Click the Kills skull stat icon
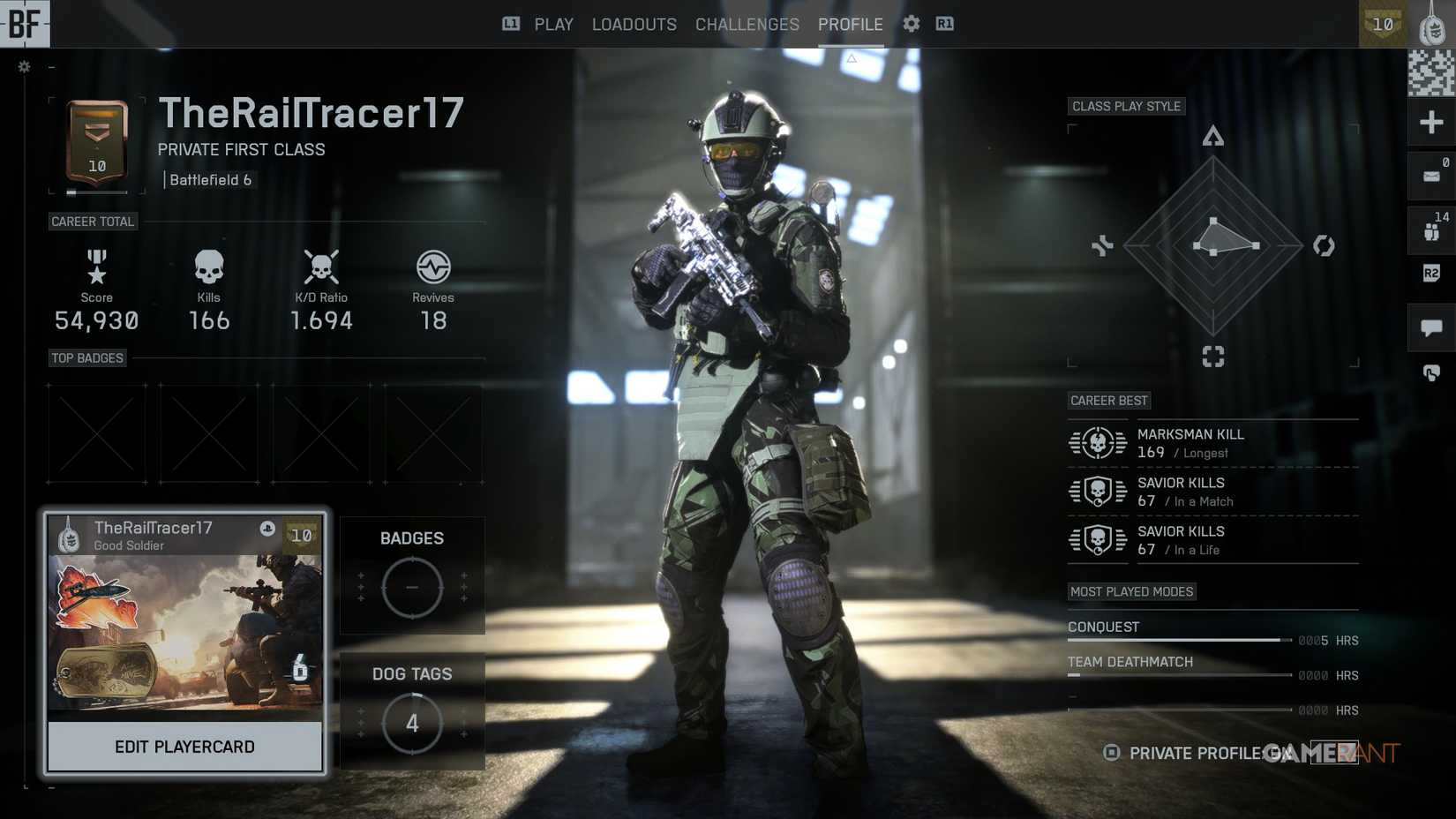Screen dimensions: 1456x819 (x=208, y=267)
